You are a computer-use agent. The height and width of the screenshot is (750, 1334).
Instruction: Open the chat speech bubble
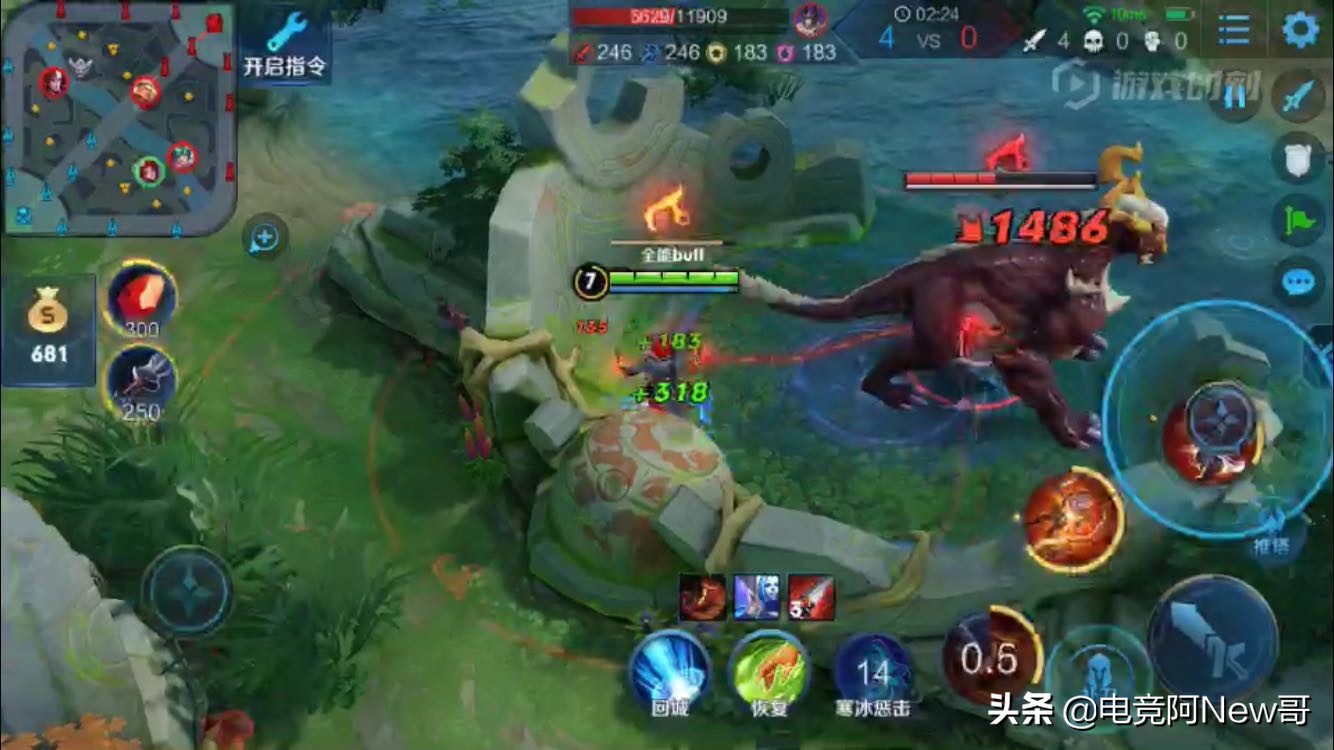click(1298, 283)
